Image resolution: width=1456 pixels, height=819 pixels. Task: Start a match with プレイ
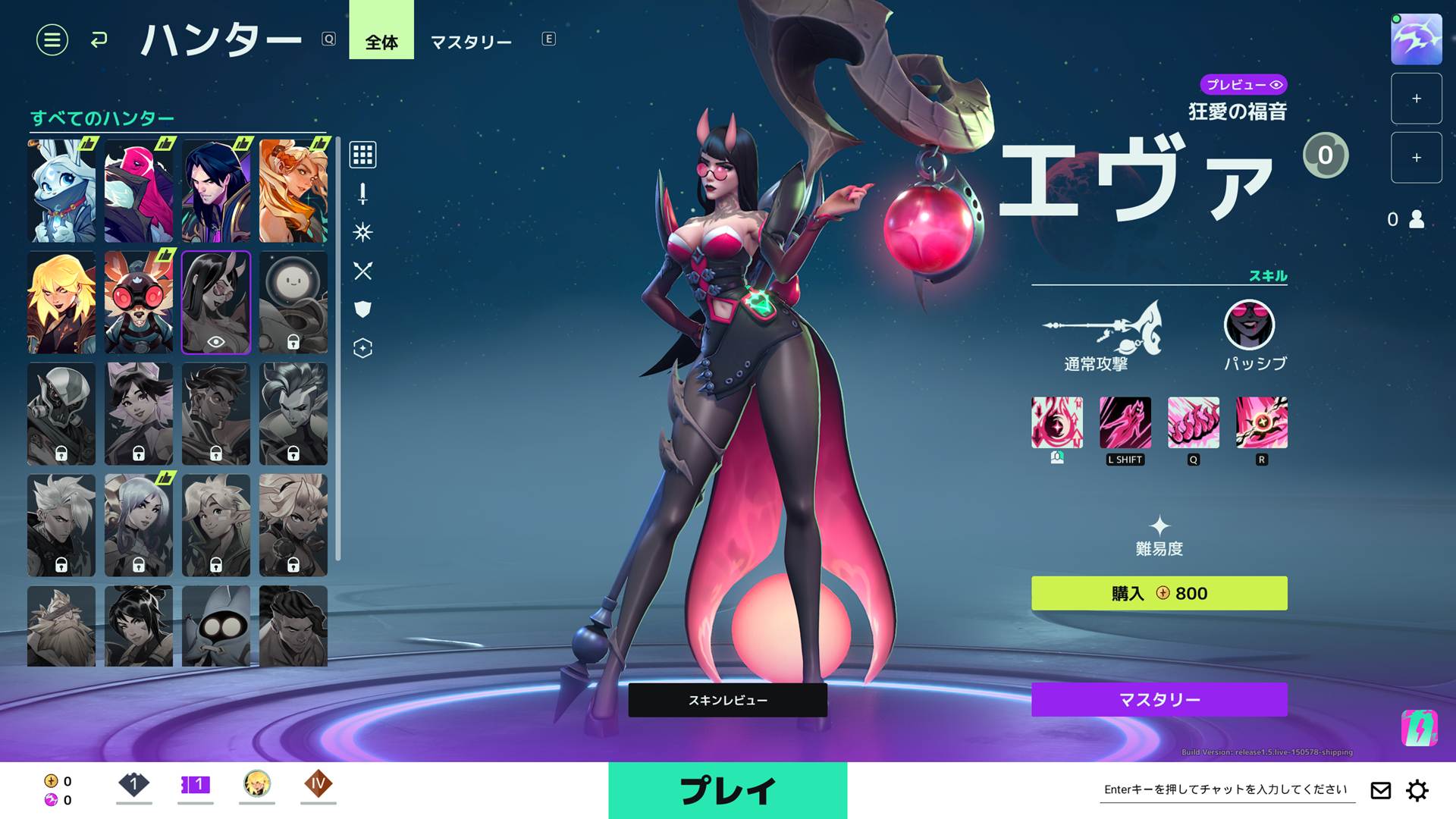click(x=727, y=790)
